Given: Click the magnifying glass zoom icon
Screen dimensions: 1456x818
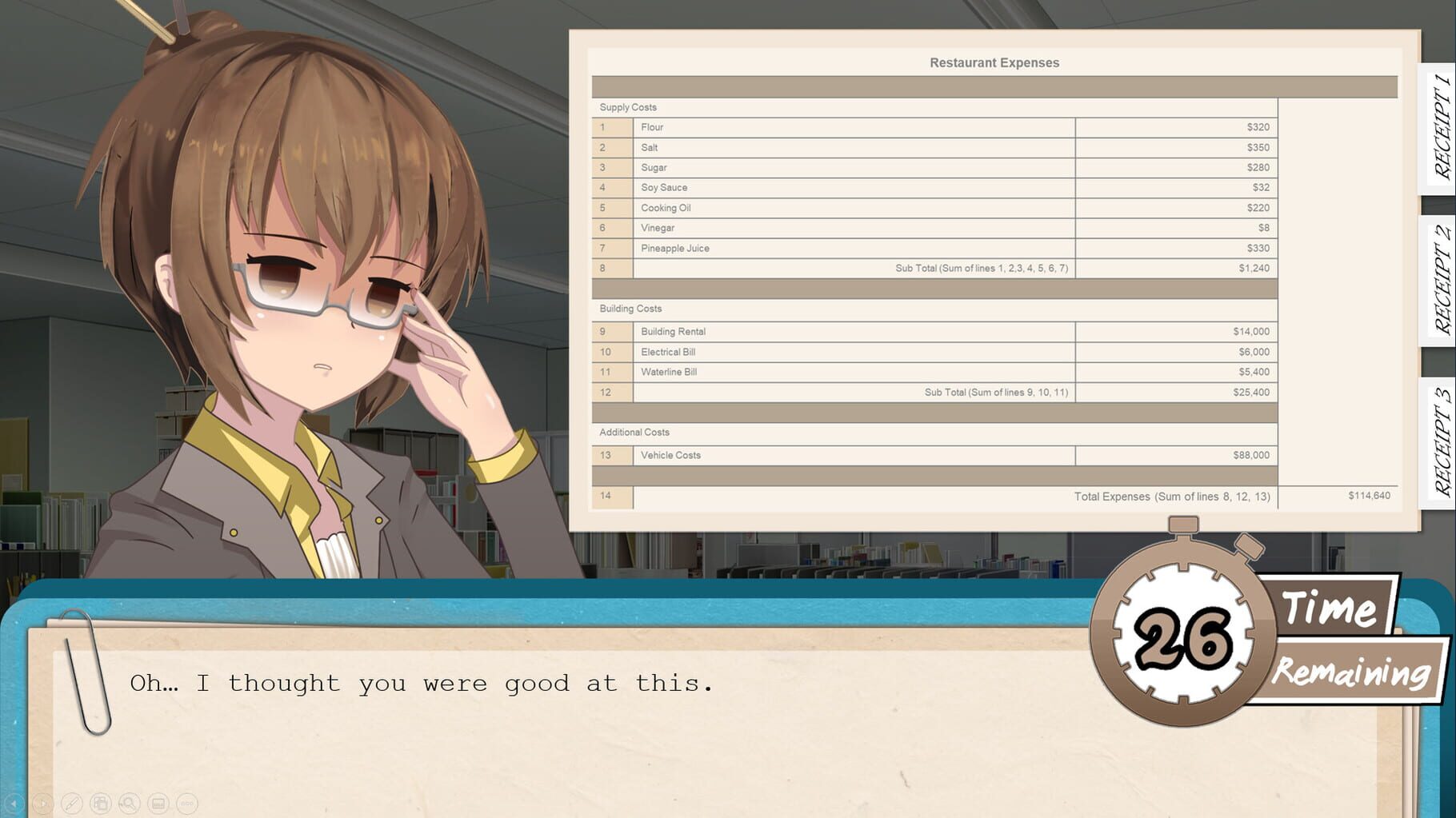Looking at the screenshot, I should pyautogui.click(x=128, y=804).
